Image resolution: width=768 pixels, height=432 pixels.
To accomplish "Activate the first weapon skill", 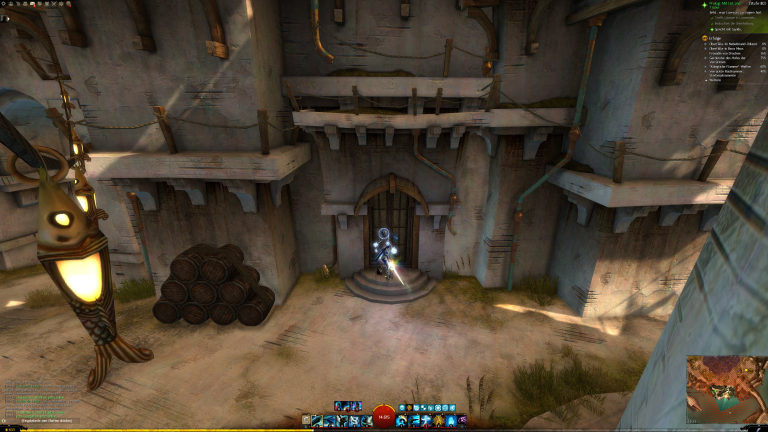I will coord(318,421).
